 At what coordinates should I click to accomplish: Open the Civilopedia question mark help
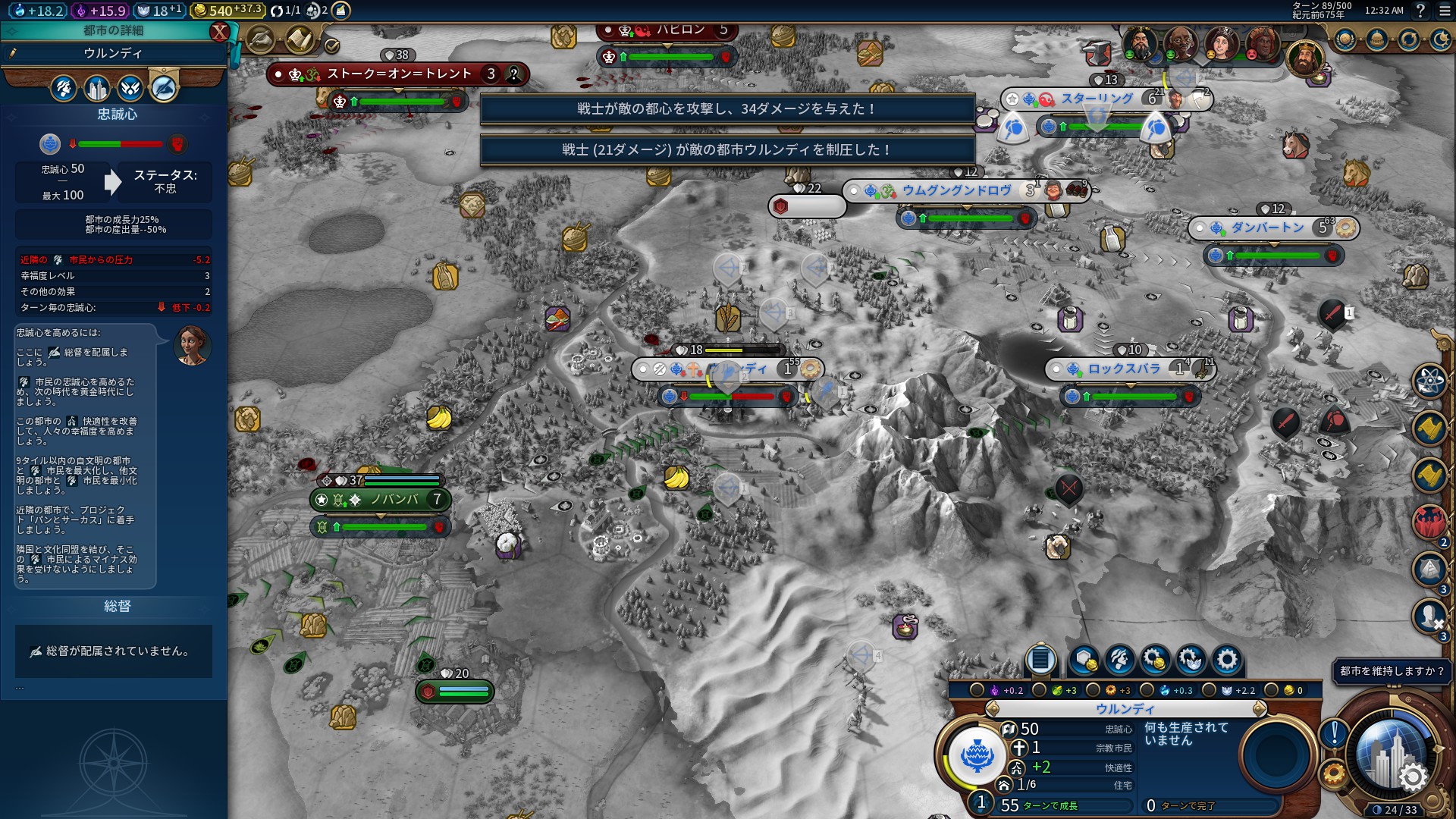coord(1420,11)
